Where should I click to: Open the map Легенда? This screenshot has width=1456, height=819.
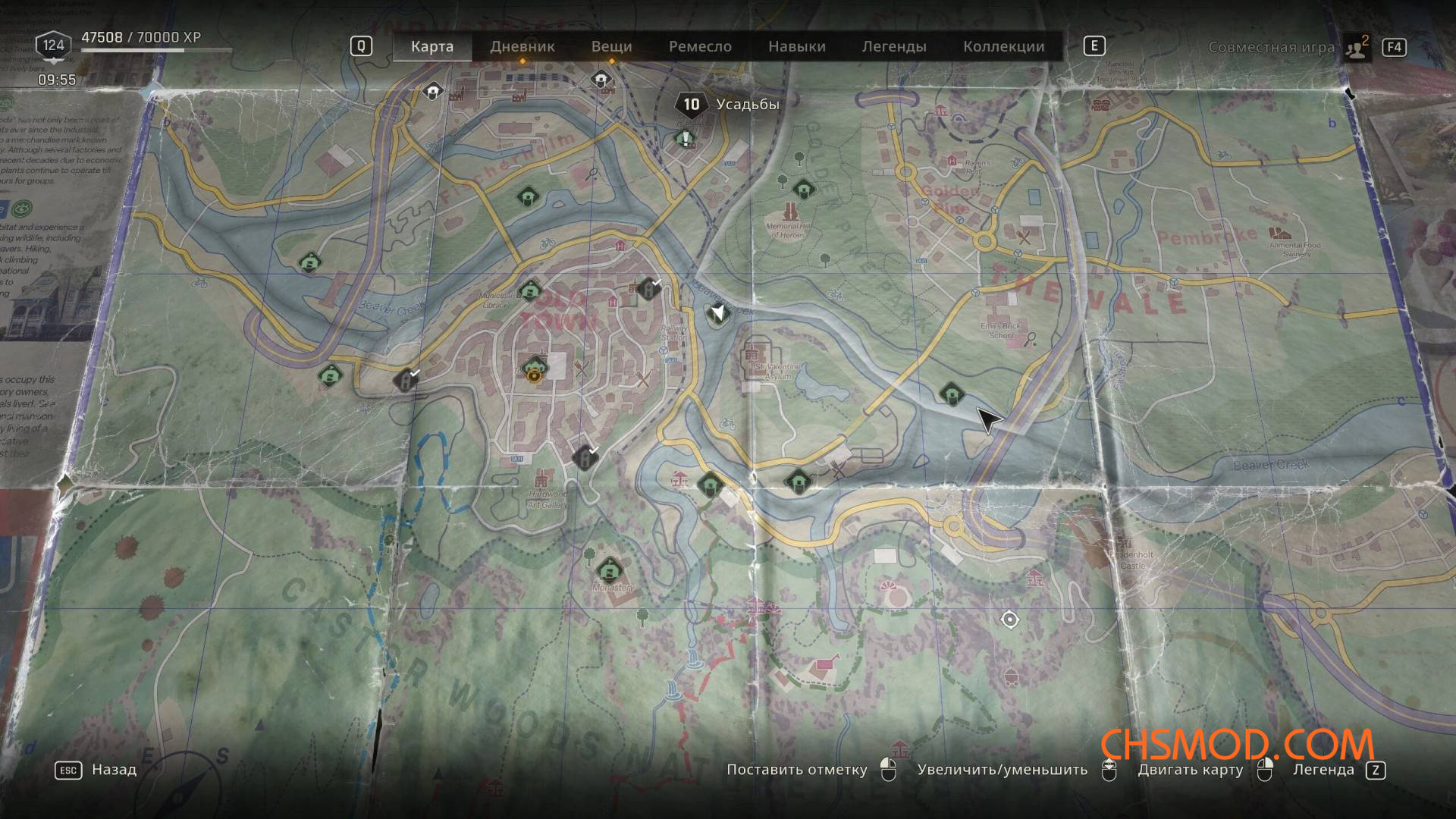click(x=1323, y=770)
